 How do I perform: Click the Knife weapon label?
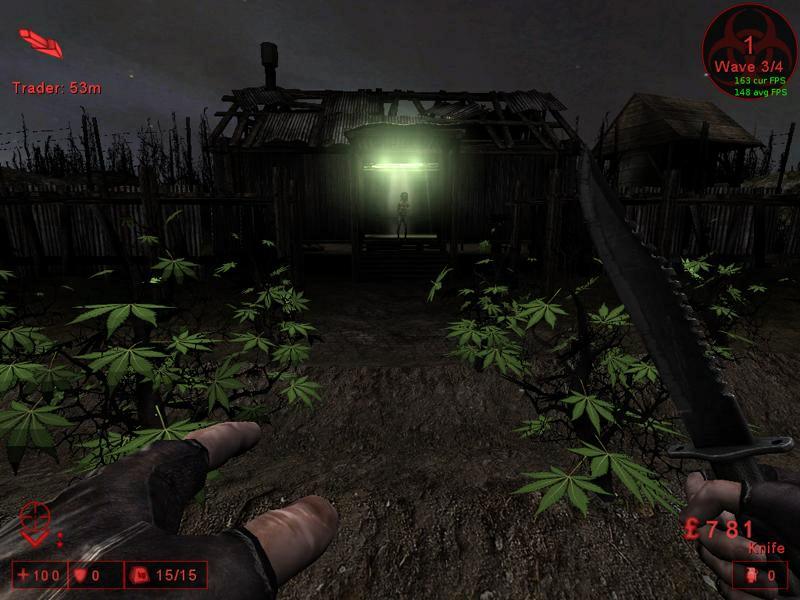pyautogui.click(x=765, y=548)
